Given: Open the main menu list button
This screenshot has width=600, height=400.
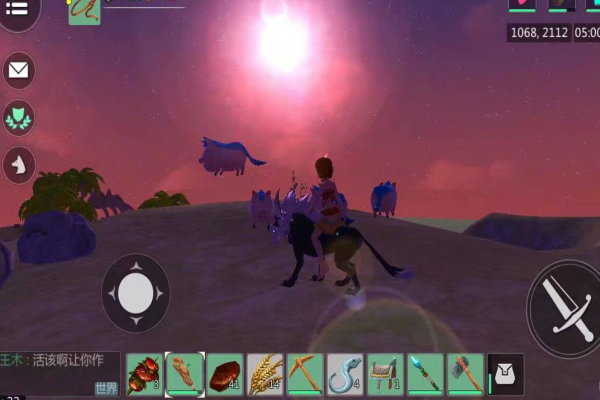Looking at the screenshot, I should (19, 9).
